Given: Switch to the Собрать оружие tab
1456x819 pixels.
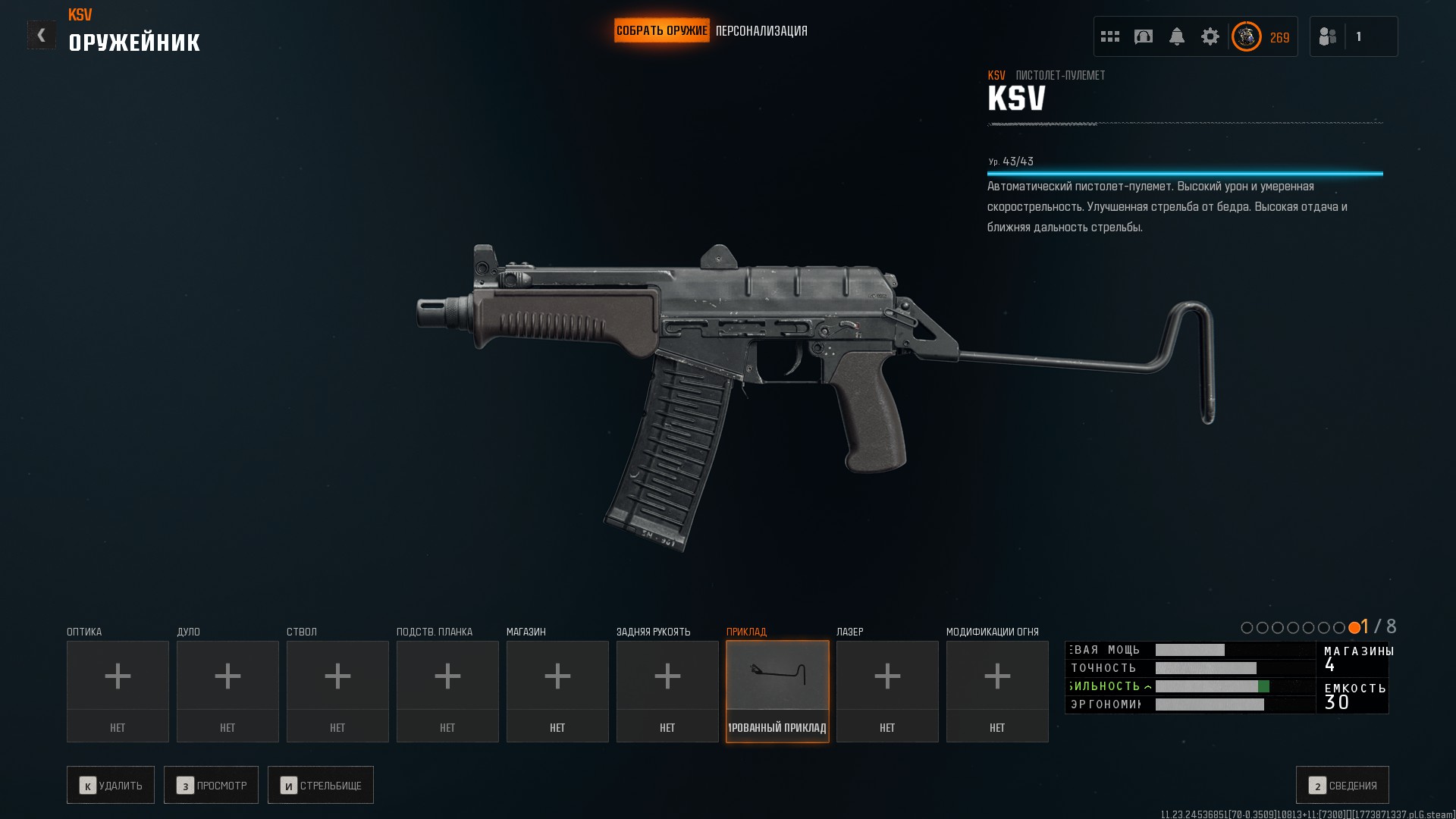Looking at the screenshot, I should 661,31.
